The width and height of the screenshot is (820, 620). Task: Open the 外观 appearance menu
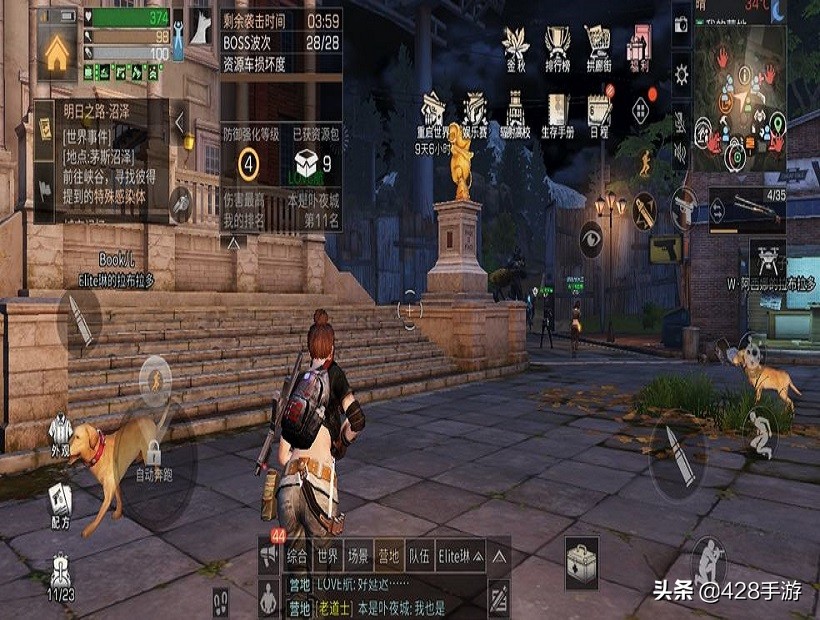point(61,435)
